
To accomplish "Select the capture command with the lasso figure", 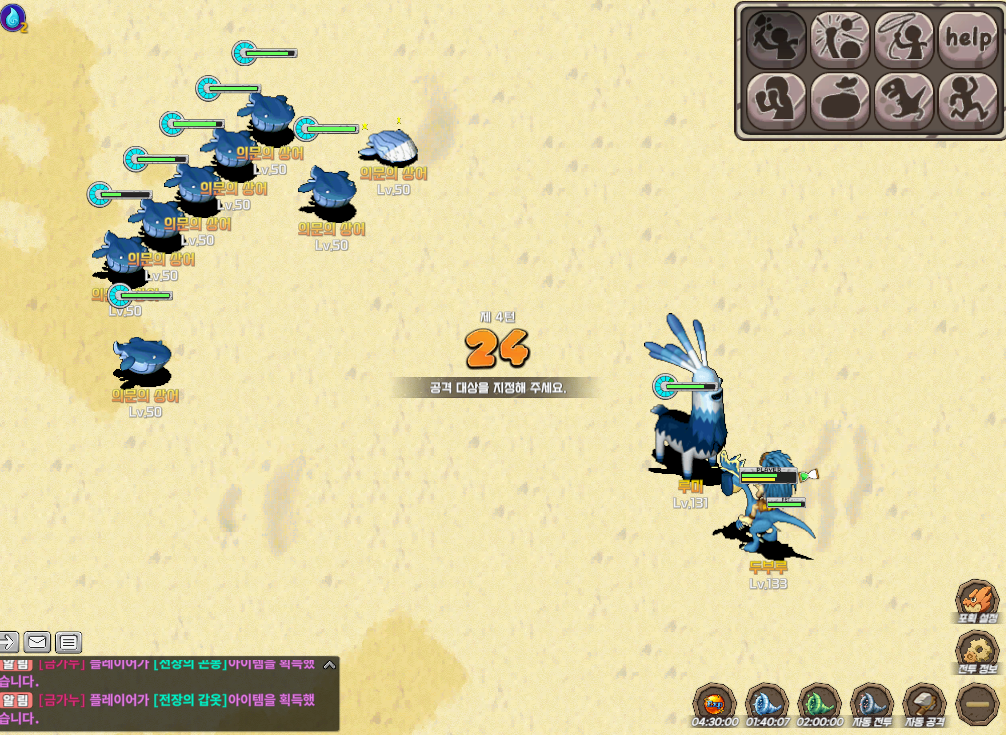I will [x=904, y=38].
